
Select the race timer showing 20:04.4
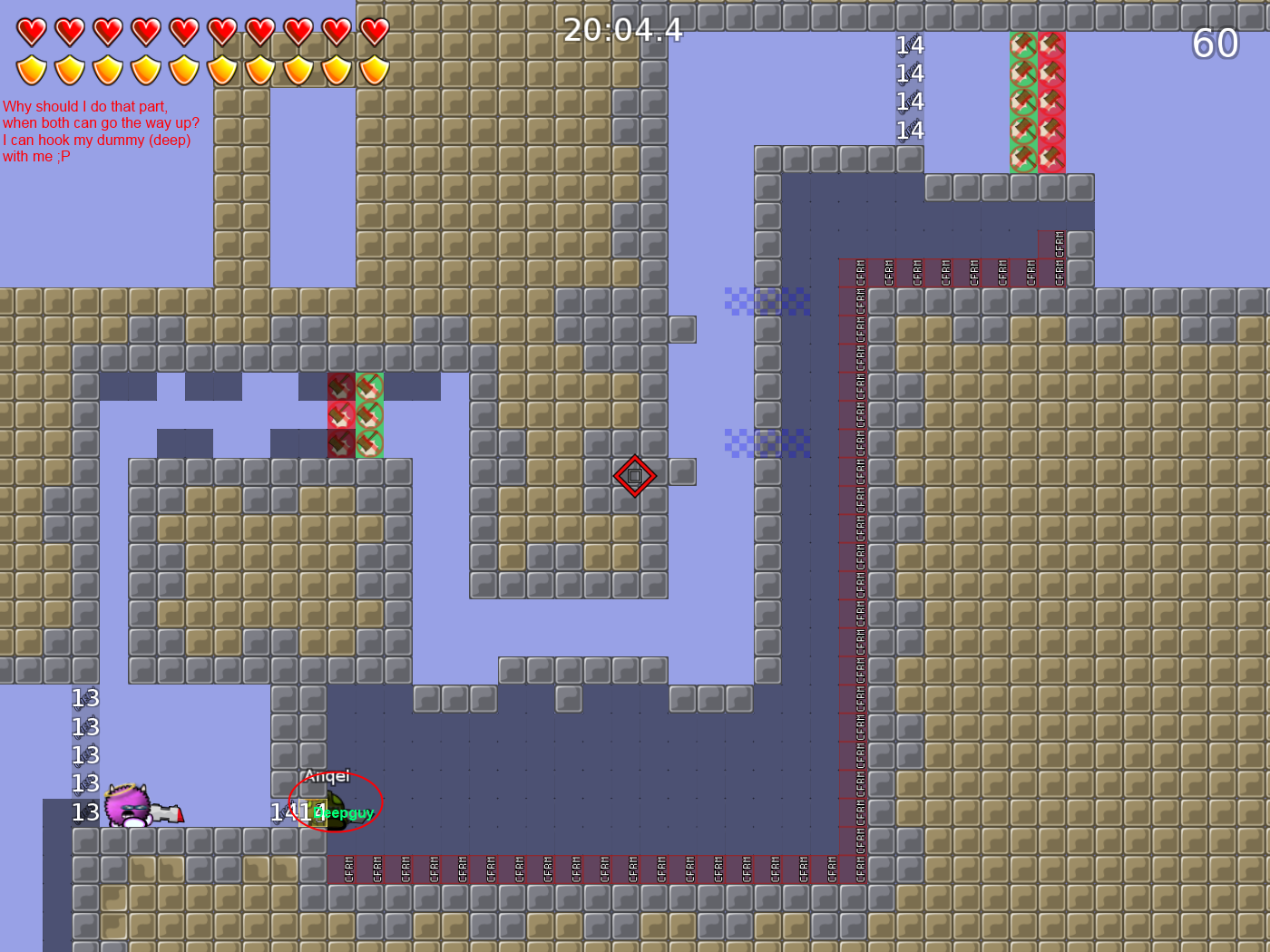coord(623,30)
